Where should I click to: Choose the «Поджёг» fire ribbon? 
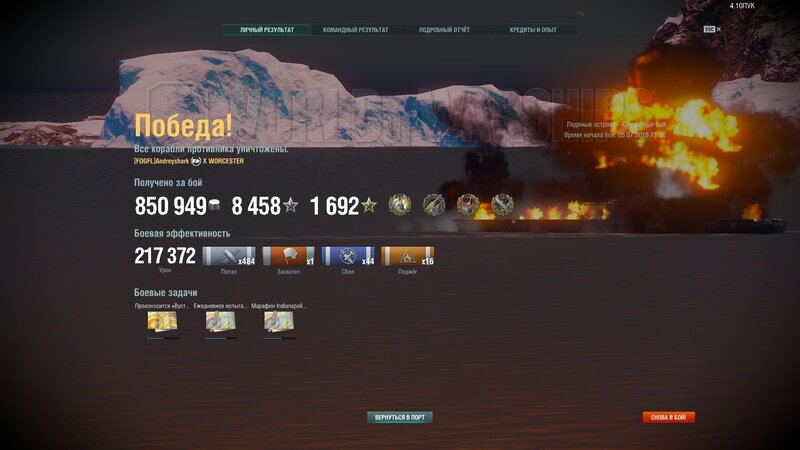[407, 257]
